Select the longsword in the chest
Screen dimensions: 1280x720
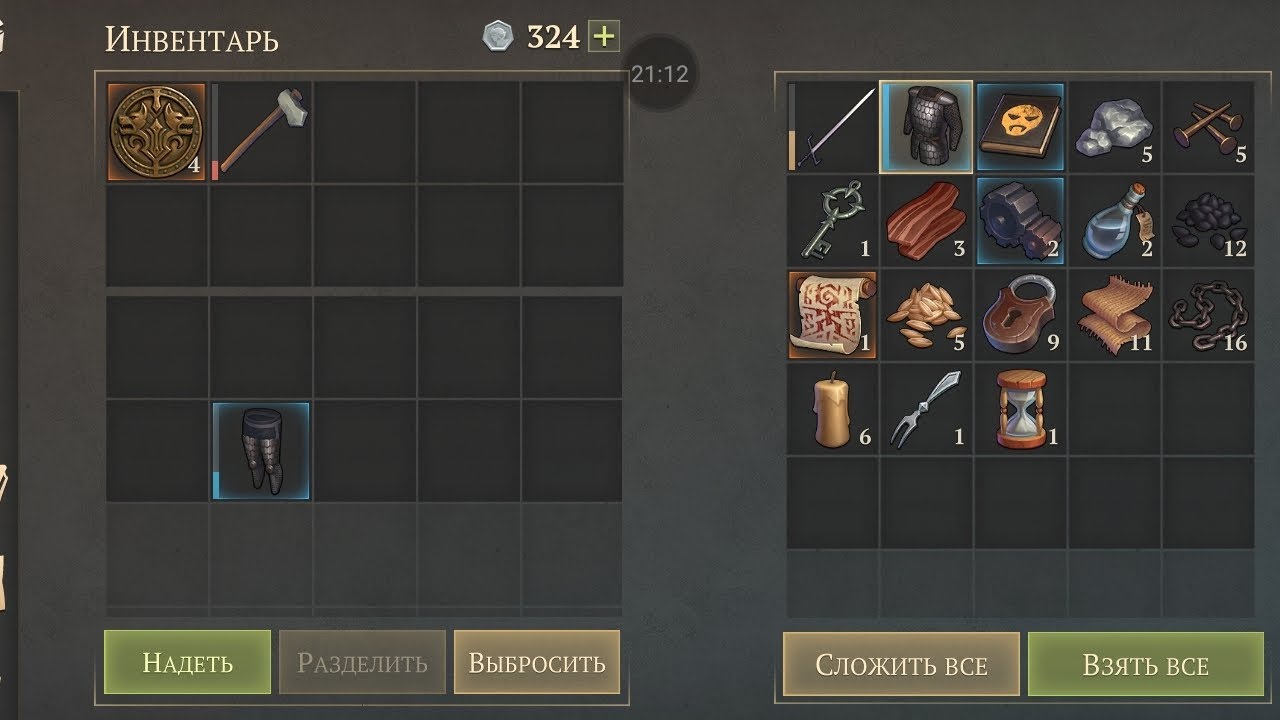point(832,127)
